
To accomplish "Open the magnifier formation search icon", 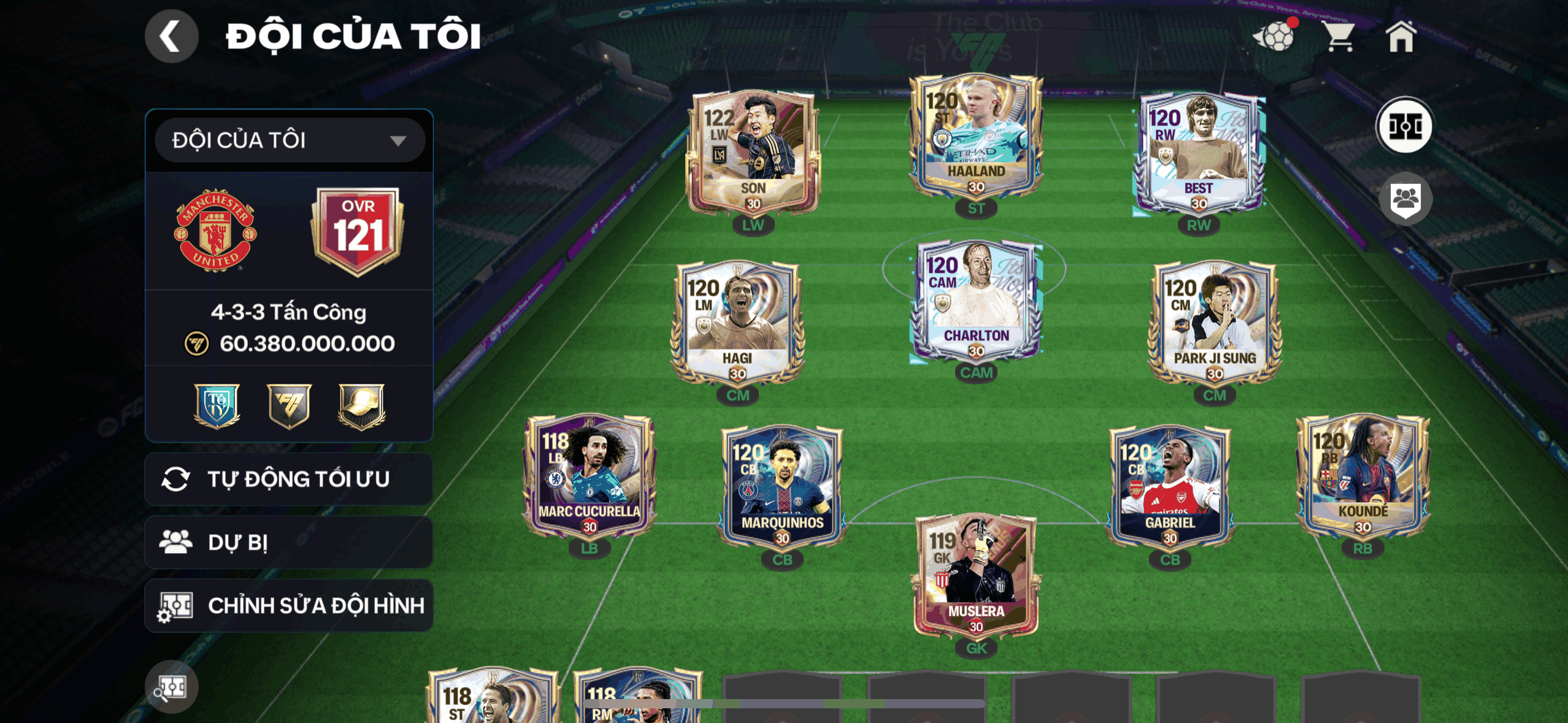I will pos(171,687).
